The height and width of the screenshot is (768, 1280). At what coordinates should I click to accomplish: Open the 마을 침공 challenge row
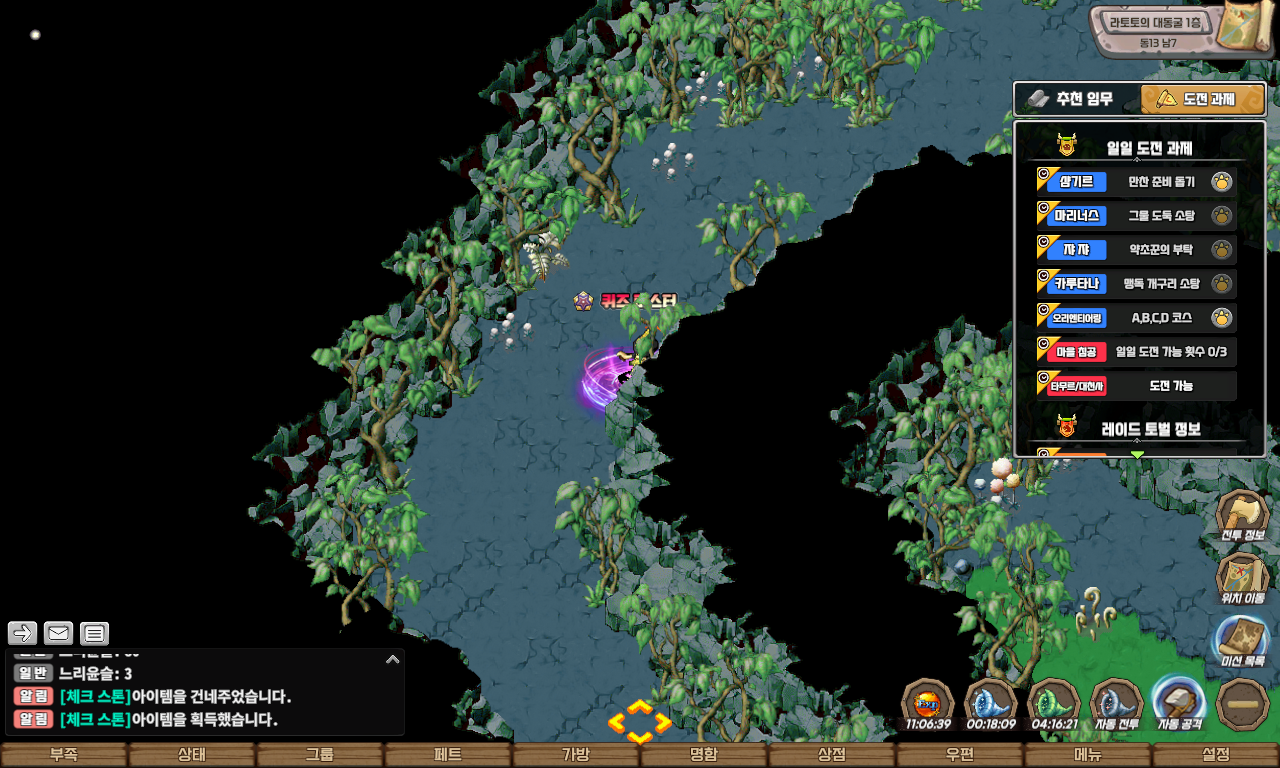click(1136, 352)
